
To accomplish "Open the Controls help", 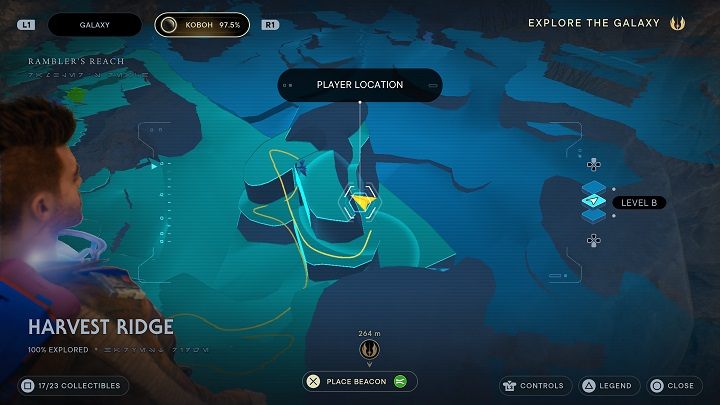I will [x=535, y=386].
